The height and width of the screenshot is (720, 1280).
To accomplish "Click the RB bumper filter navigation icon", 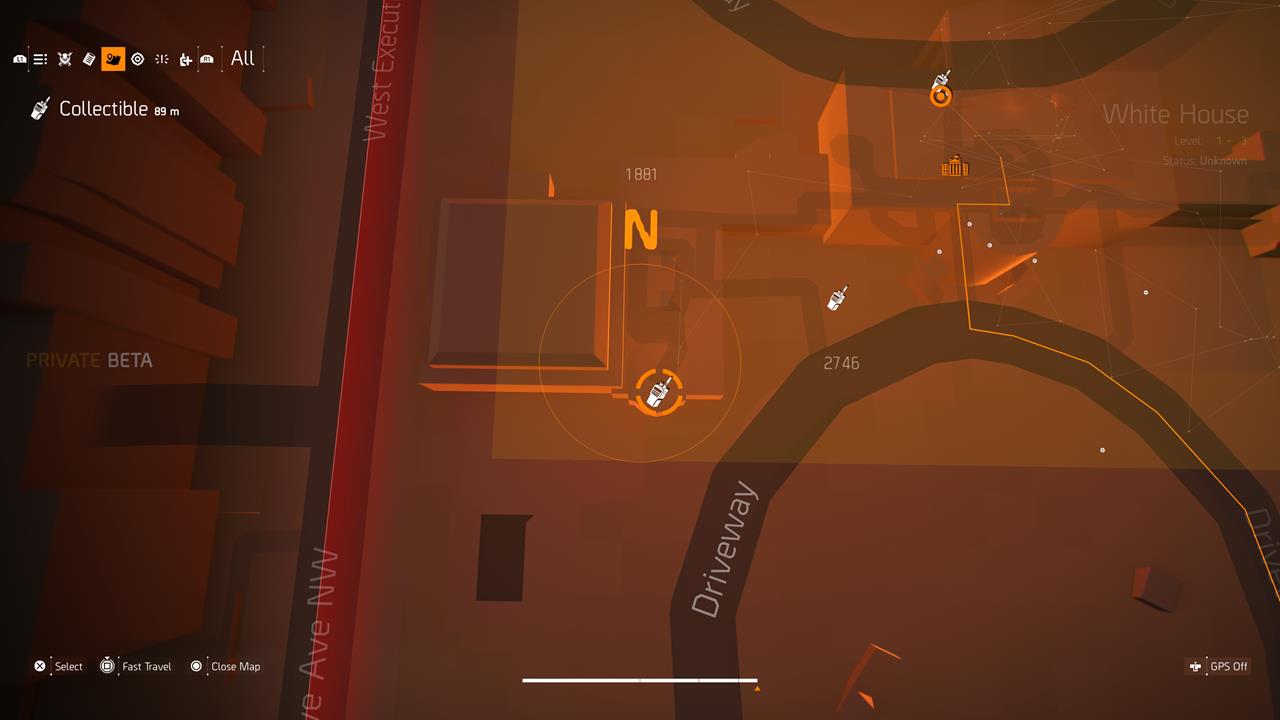I will coord(206,58).
